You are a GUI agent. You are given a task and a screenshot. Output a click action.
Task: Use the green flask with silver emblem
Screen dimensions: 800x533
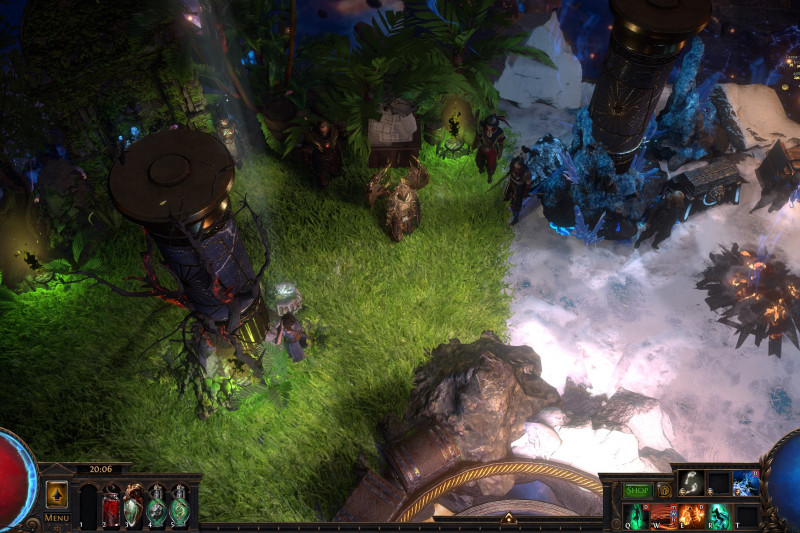click(x=157, y=507)
